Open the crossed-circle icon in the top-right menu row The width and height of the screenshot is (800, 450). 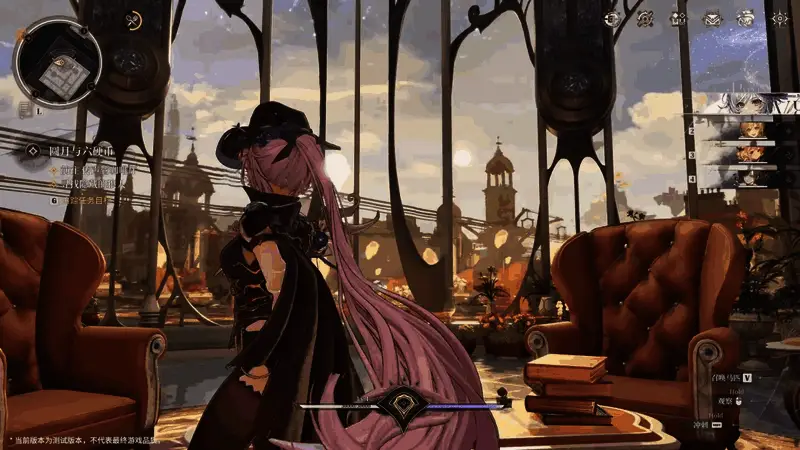[x=646, y=18]
